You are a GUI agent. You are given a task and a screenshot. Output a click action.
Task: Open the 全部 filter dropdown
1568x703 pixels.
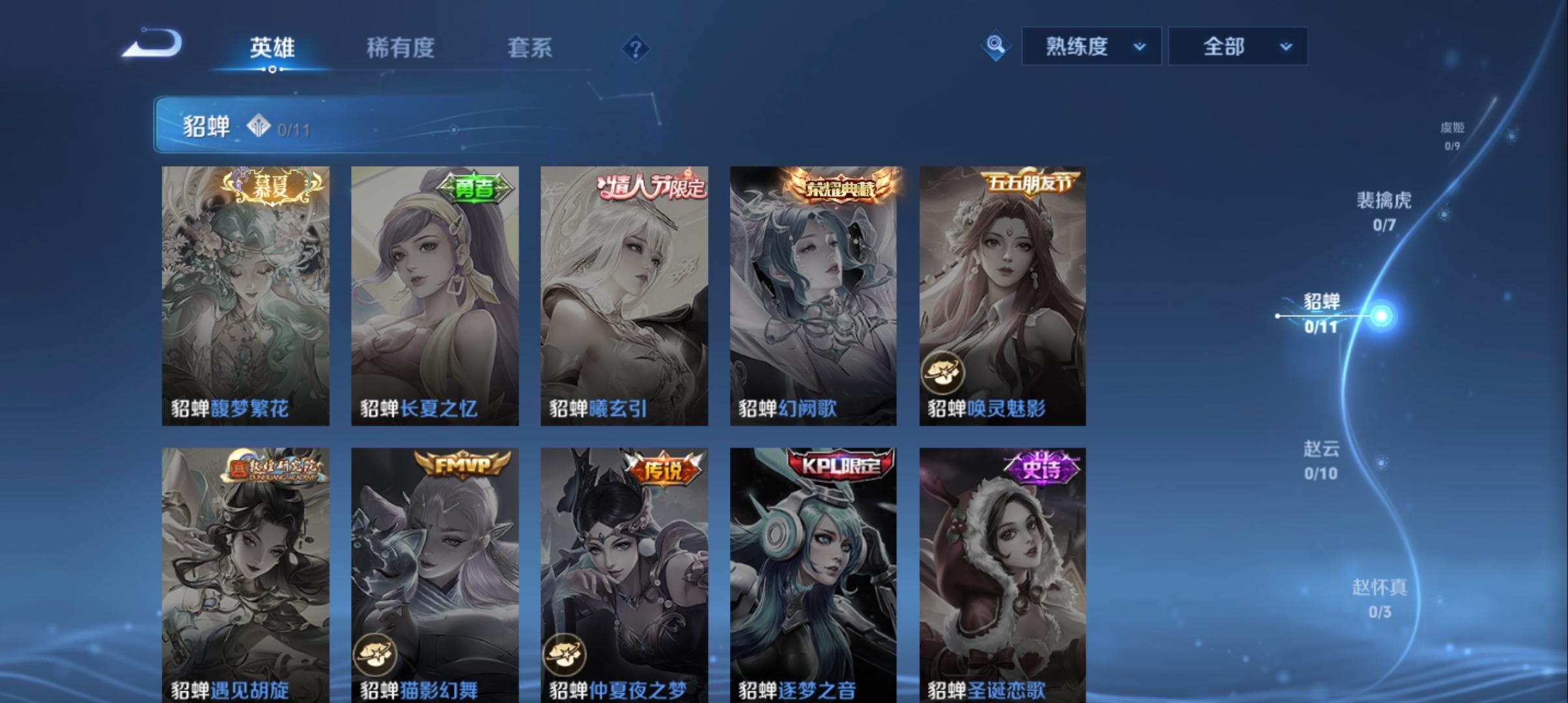point(1235,46)
